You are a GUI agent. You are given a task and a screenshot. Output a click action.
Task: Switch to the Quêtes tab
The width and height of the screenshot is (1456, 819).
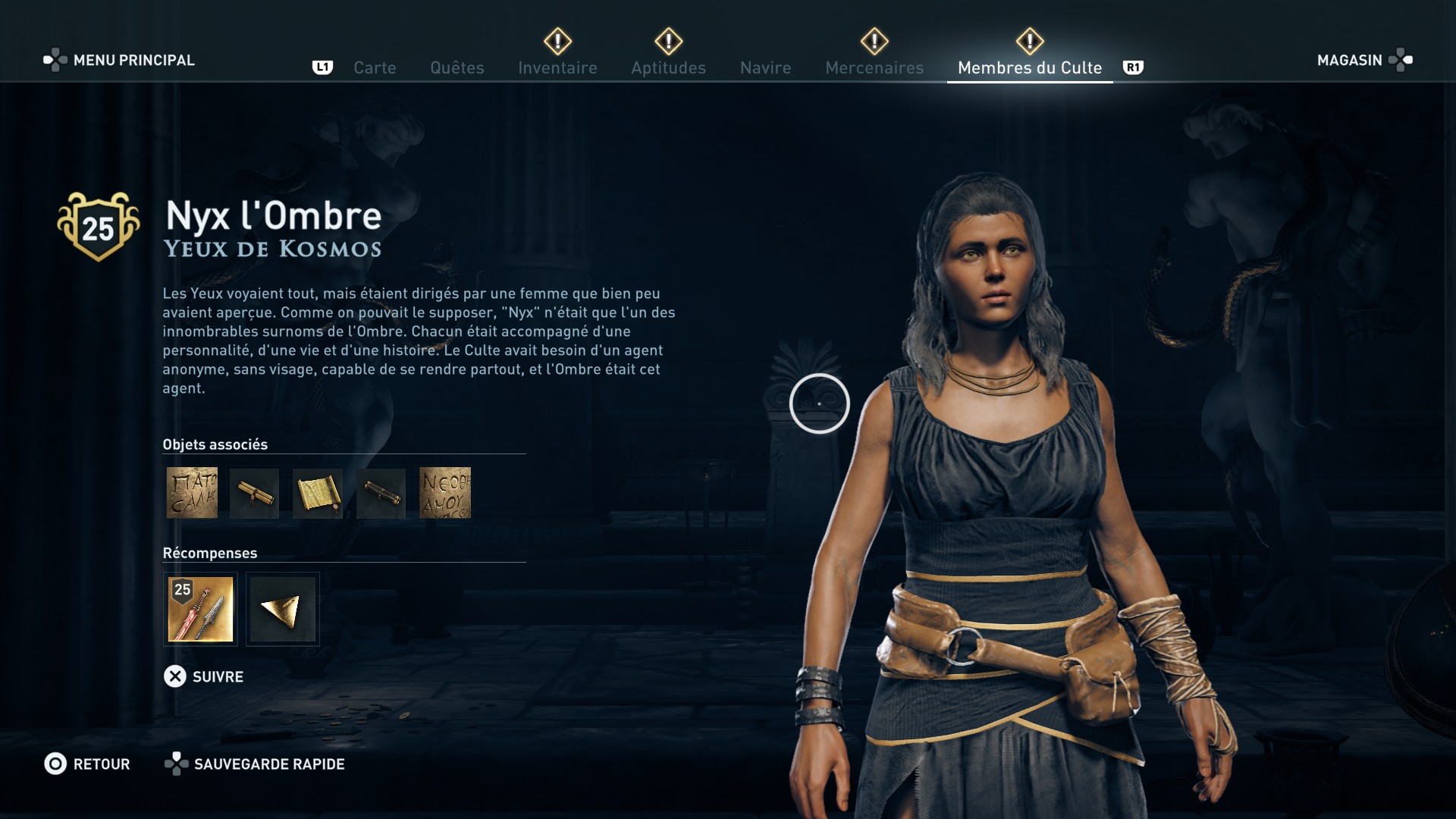457,67
